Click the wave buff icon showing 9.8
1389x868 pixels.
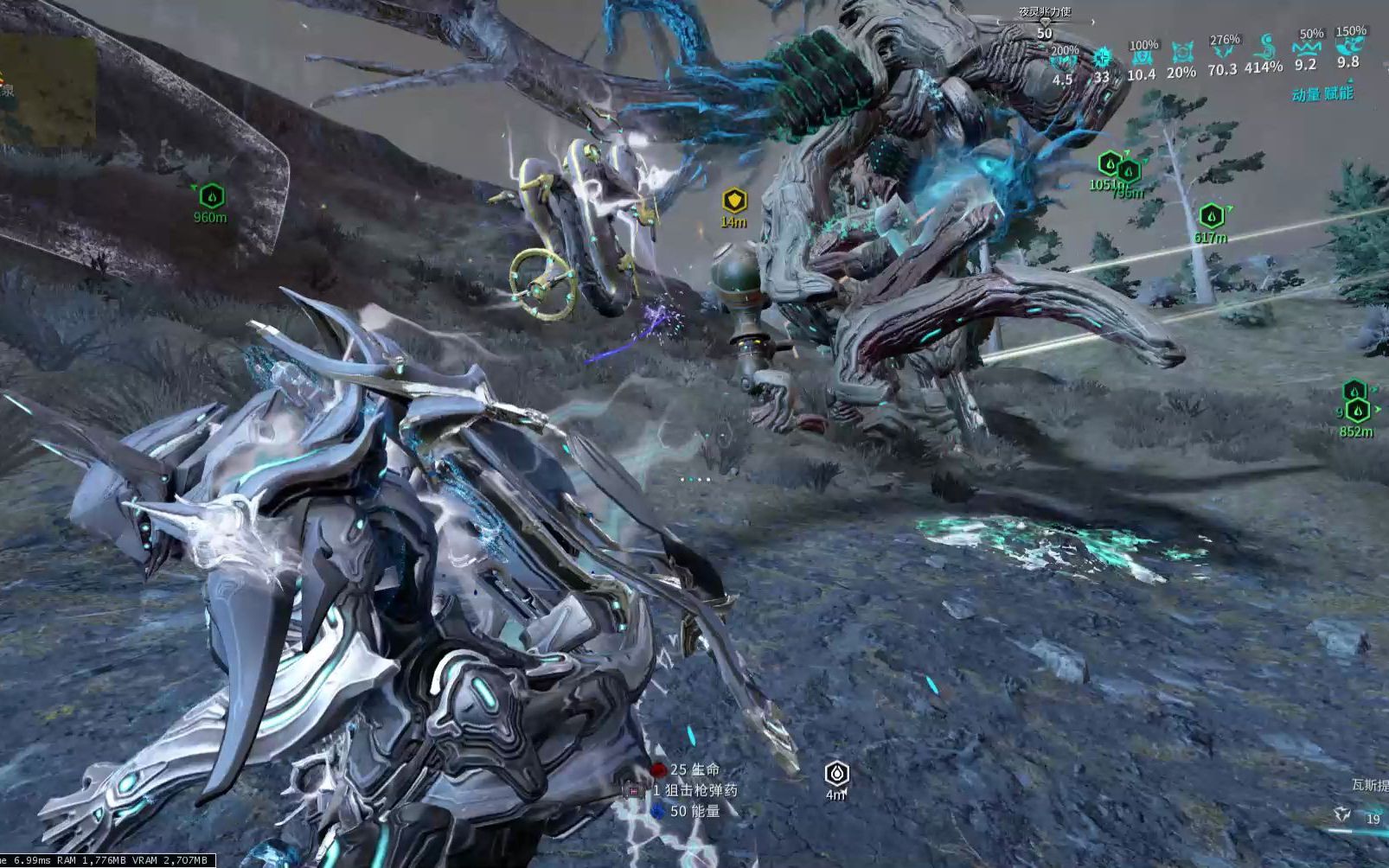click(1348, 45)
